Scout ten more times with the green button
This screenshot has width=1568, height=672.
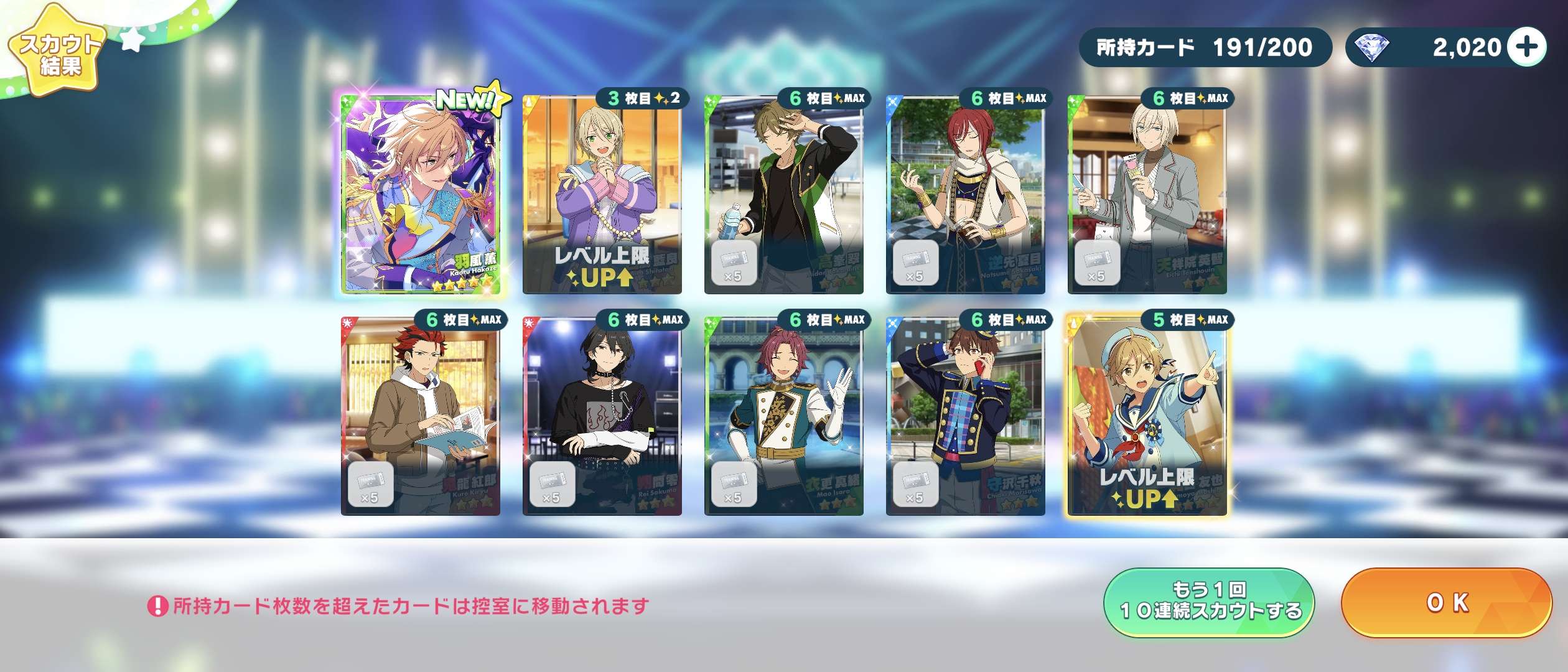[x=1209, y=602]
